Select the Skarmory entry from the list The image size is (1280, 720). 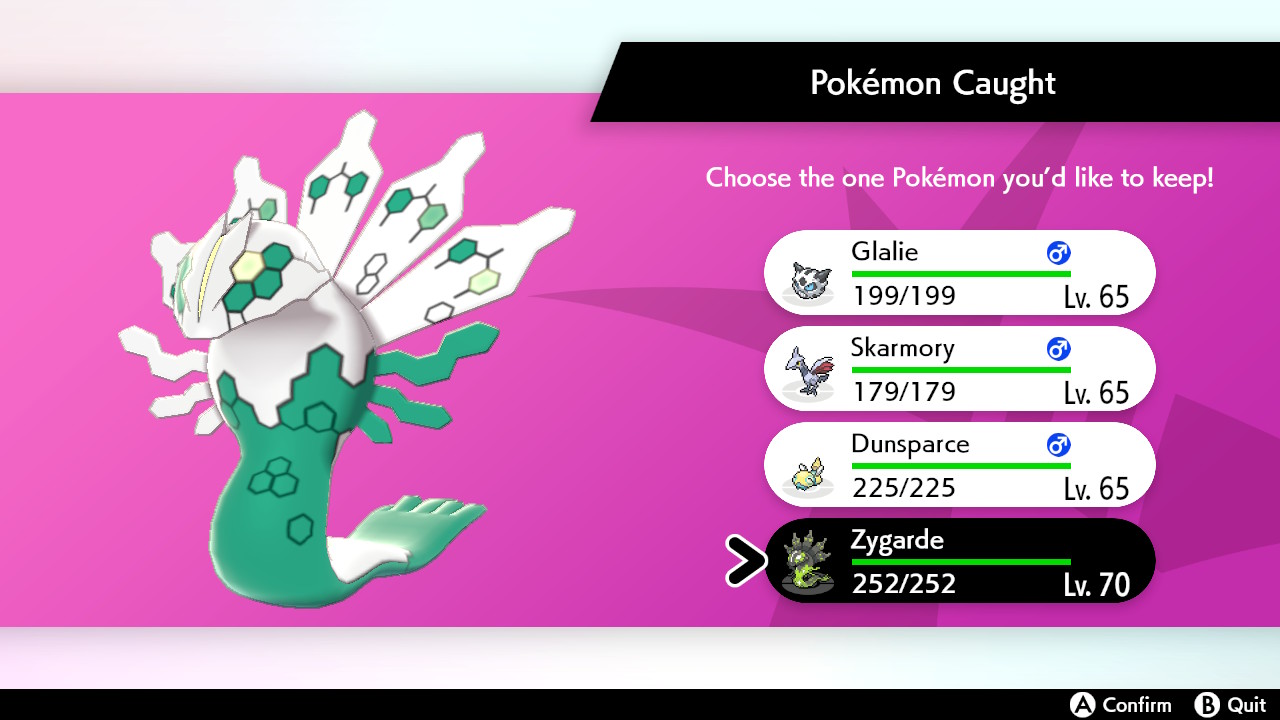[x=960, y=368]
